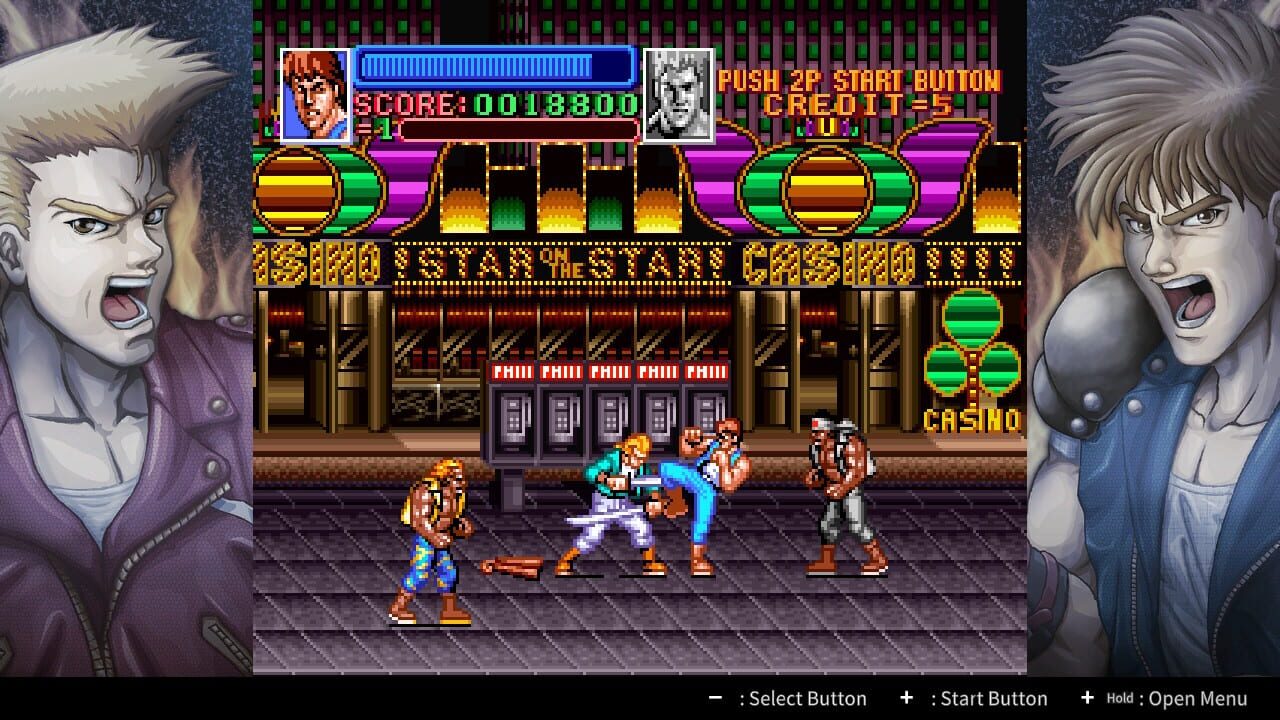The height and width of the screenshot is (720, 1280).
Task: Open the menu via the Hold Open Menu hint
Action: tap(1165, 698)
